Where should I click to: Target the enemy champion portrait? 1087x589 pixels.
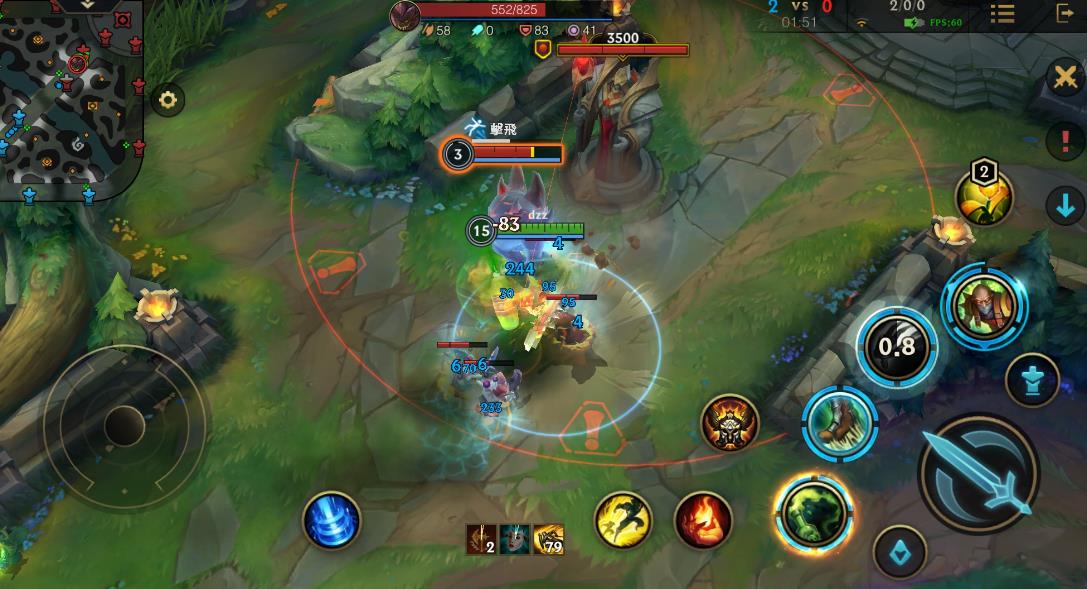pos(984,307)
